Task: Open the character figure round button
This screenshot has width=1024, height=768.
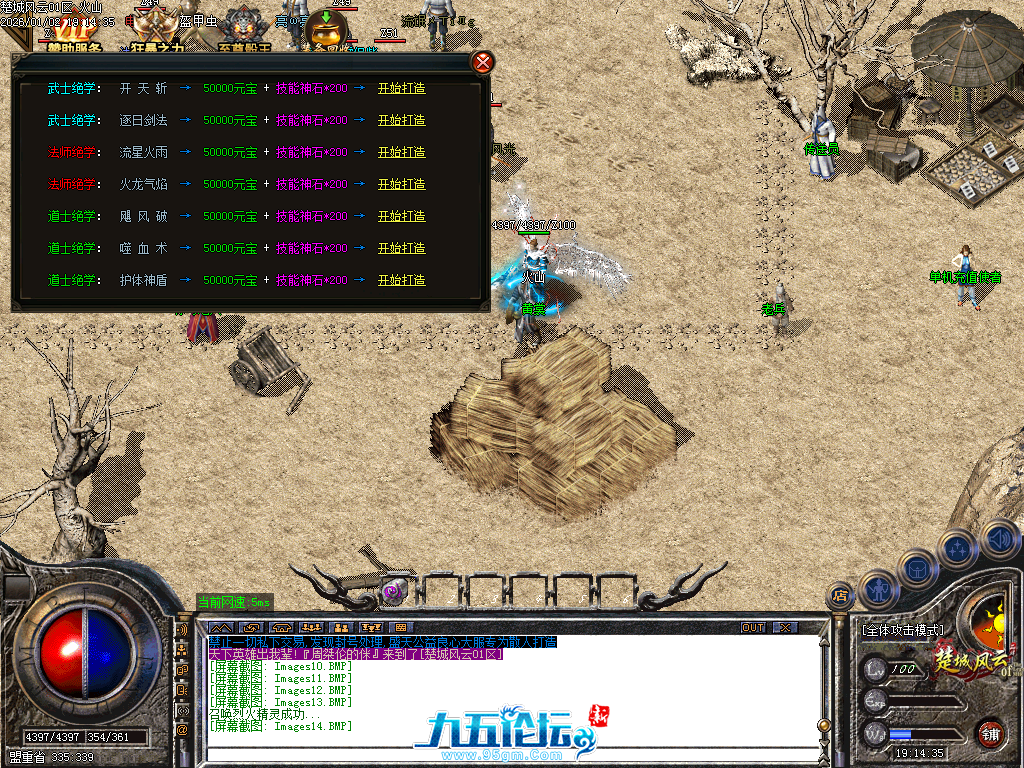Action: tap(879, 589)
